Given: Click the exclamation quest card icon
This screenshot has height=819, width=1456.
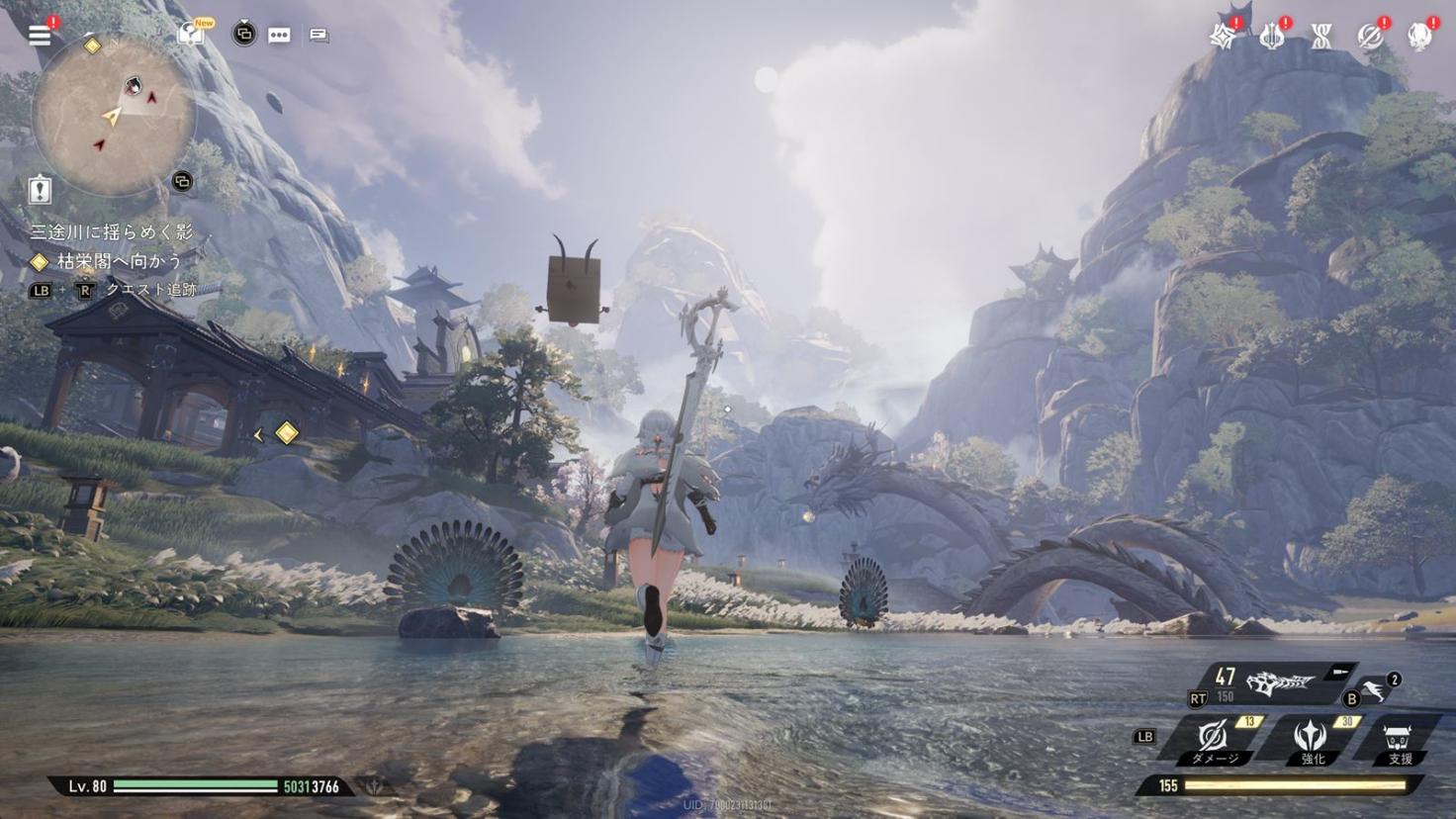Looking at the screenshot, I should [40, 189].
